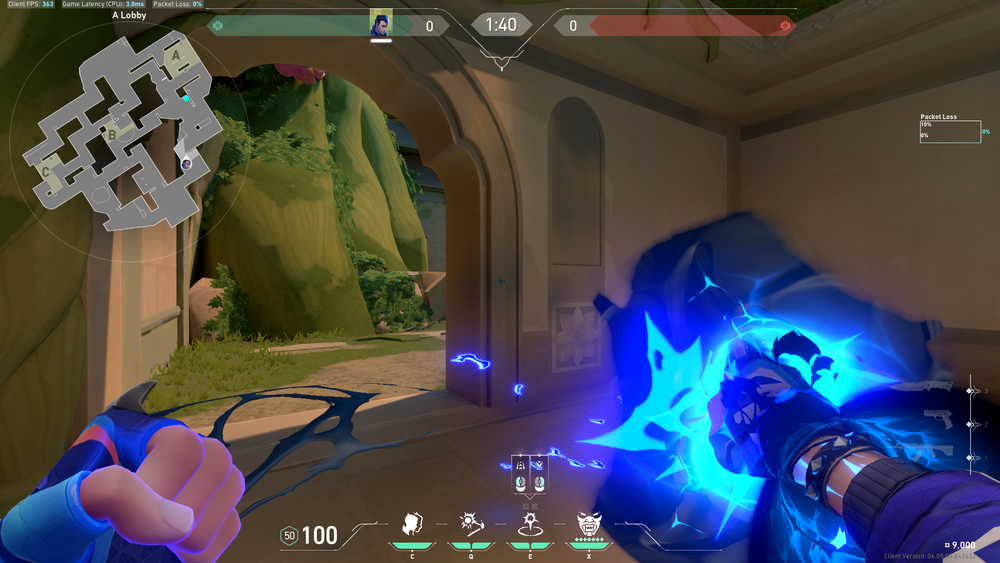The height and width of the screenshot is (563, 1000).
Task: Switch to the pistol sidearm slot
Action: point(937,423)
